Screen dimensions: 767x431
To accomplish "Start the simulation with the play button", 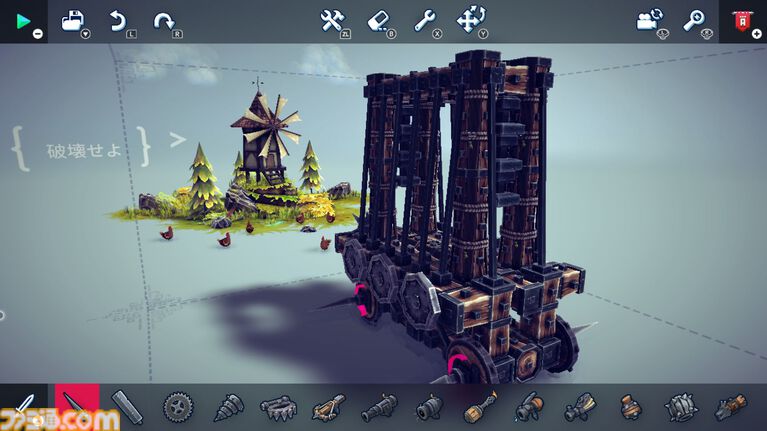I will coord(23,20).
